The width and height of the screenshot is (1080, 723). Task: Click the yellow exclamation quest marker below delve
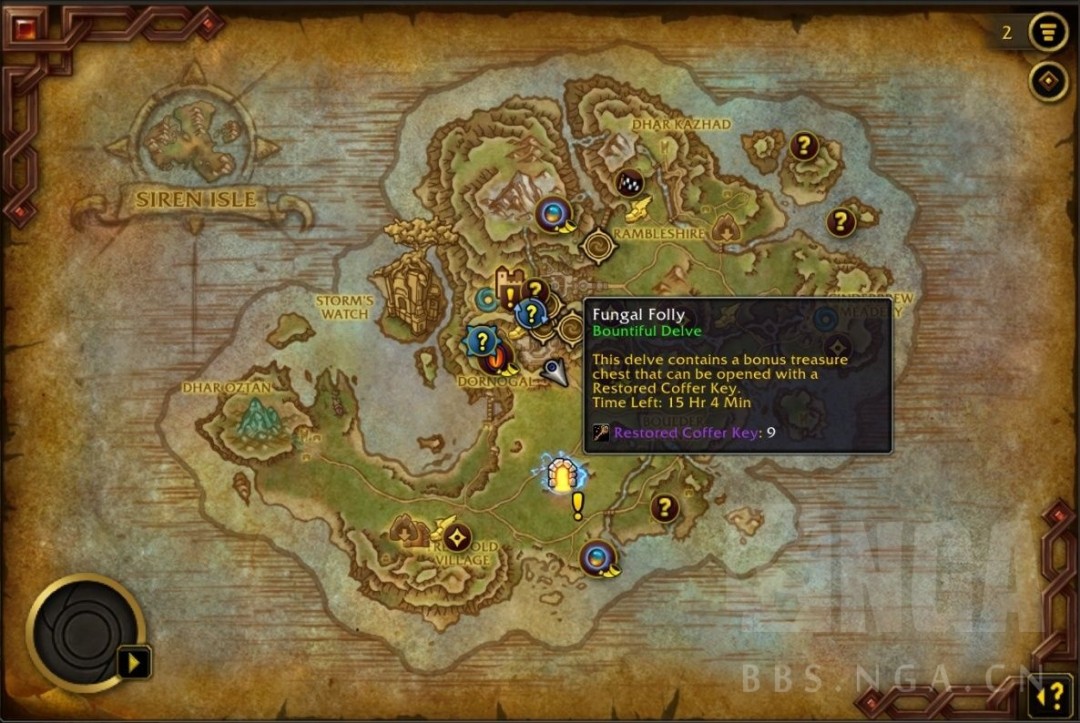(577, 507)
